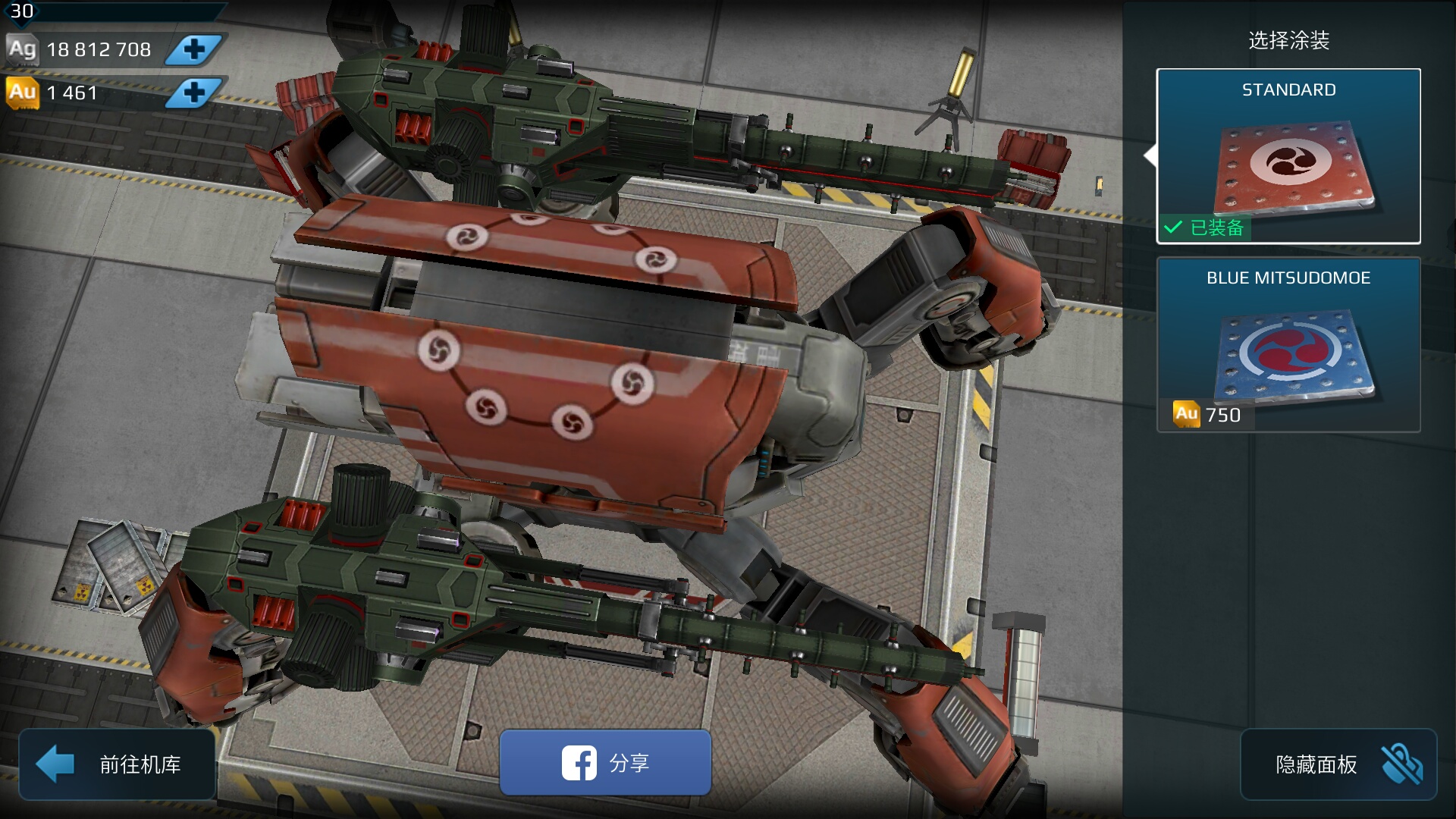Open the 前往机库 hangar screen
Image resolution: width=1456 pixels, height=819 pixels.
tap(118, 764)
